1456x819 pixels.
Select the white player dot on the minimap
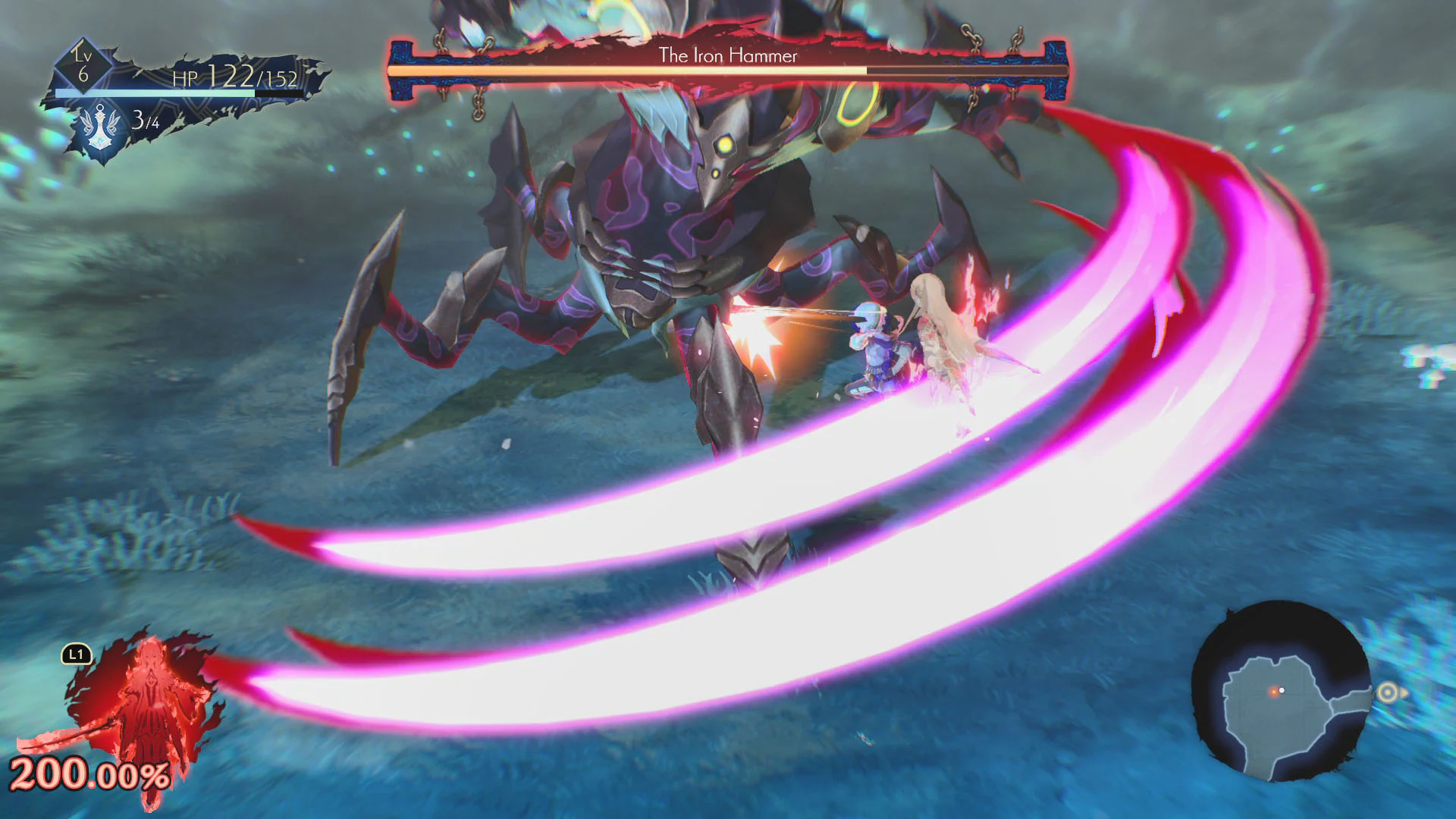(1282, 690)
